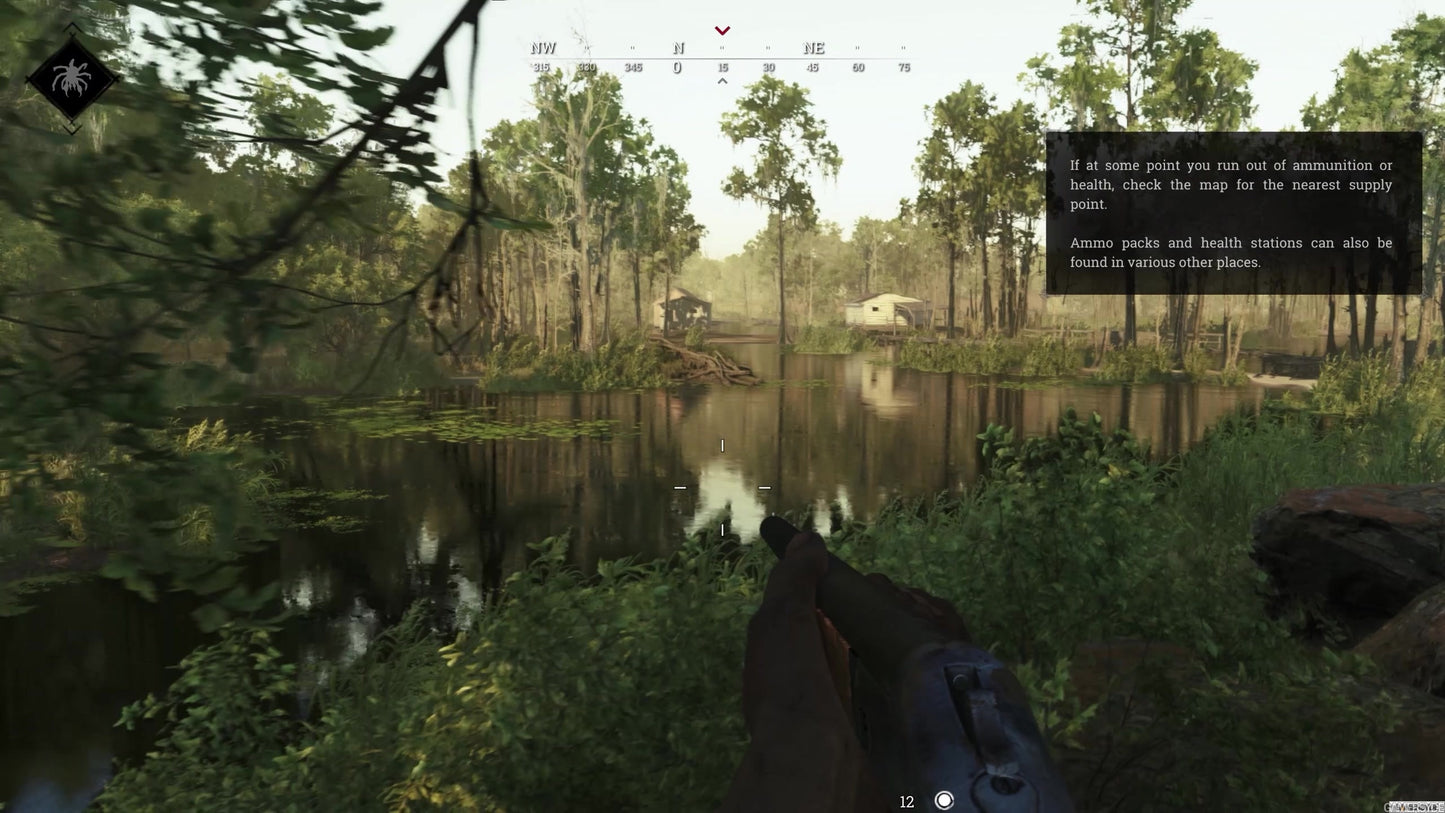Viewport: 1445px width, 813px height.
Task: Click the center crosshair dot marker
Action: tap(722, 487)
